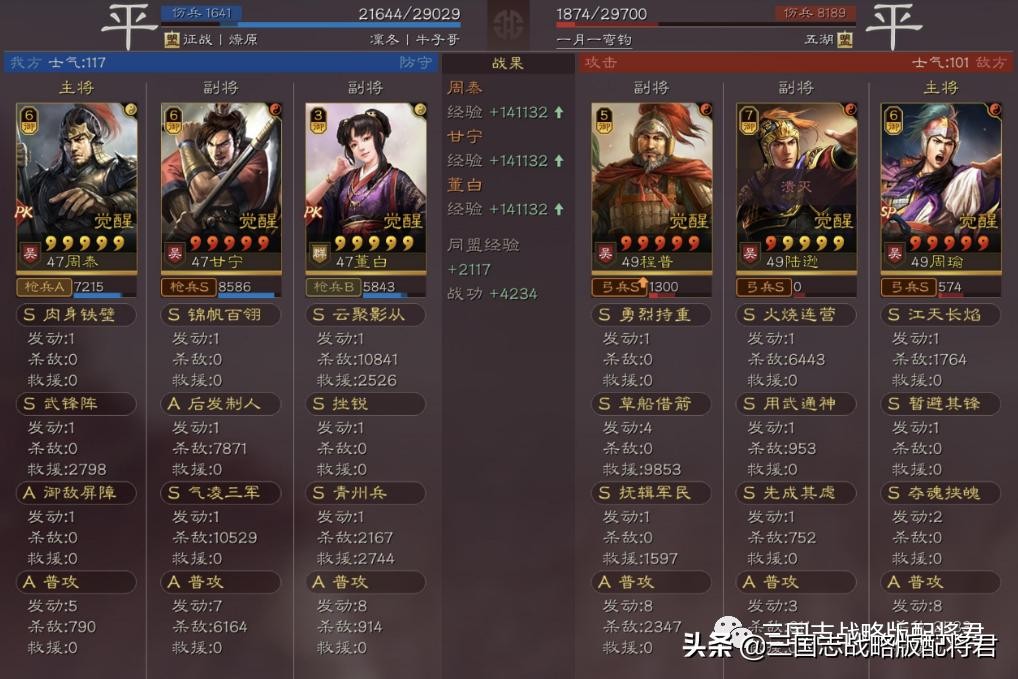Image resolution: width=1018 pixels, height=679 pixels.
Task: Open the 锦帆百翎 skill details
Action: coord(221,315)
